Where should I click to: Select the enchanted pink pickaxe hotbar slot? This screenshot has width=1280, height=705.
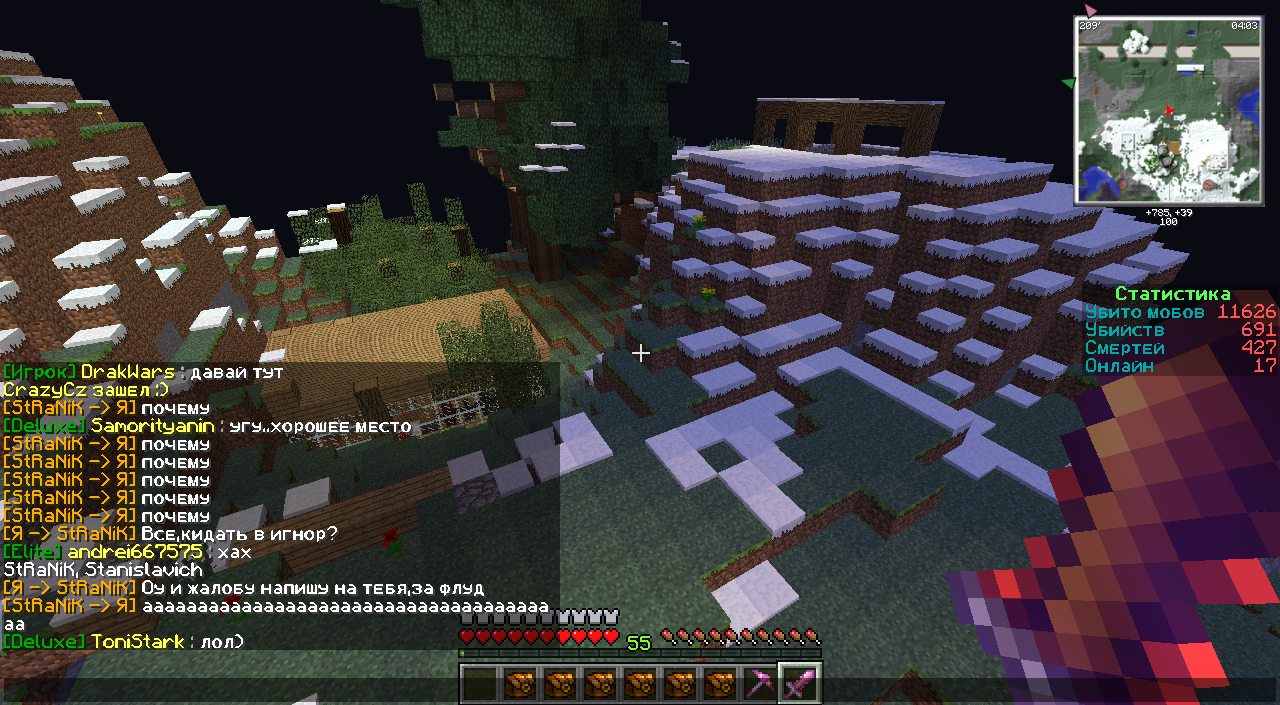pyautogui.click(x=759, y=685)
